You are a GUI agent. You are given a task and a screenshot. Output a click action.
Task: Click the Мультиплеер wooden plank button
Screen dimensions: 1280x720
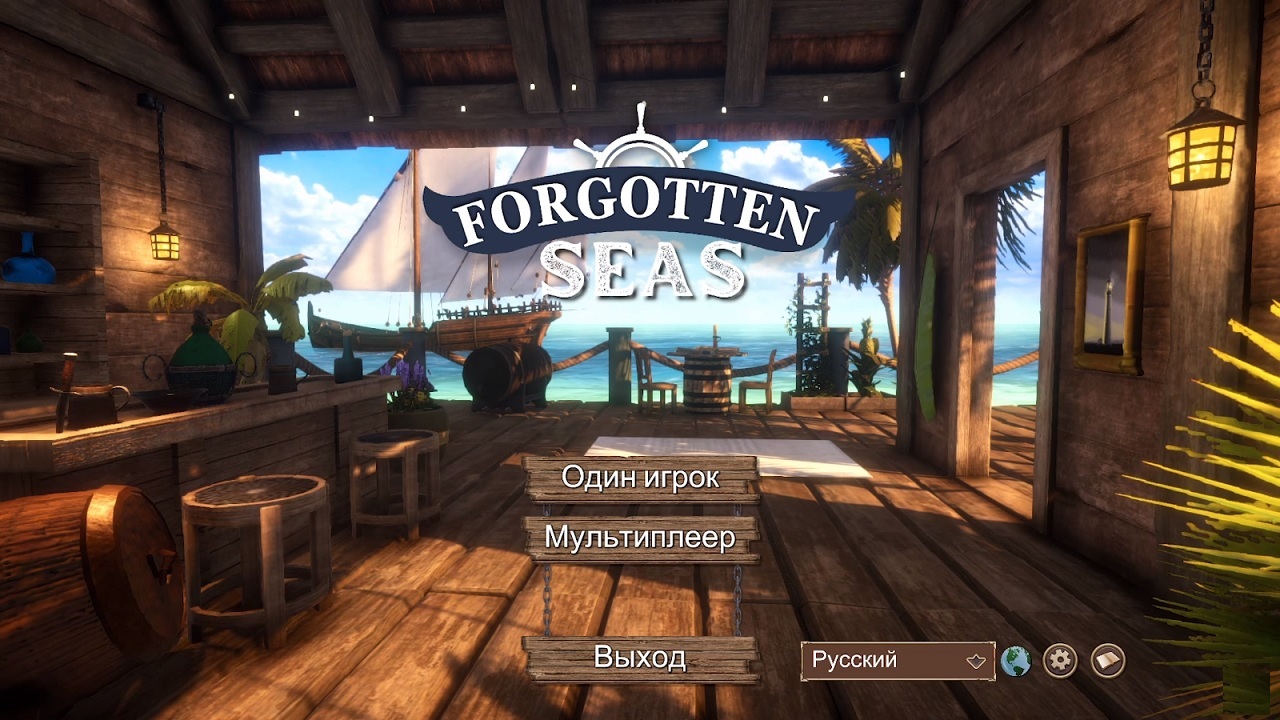pyautogui.click(x=640, y=539)
